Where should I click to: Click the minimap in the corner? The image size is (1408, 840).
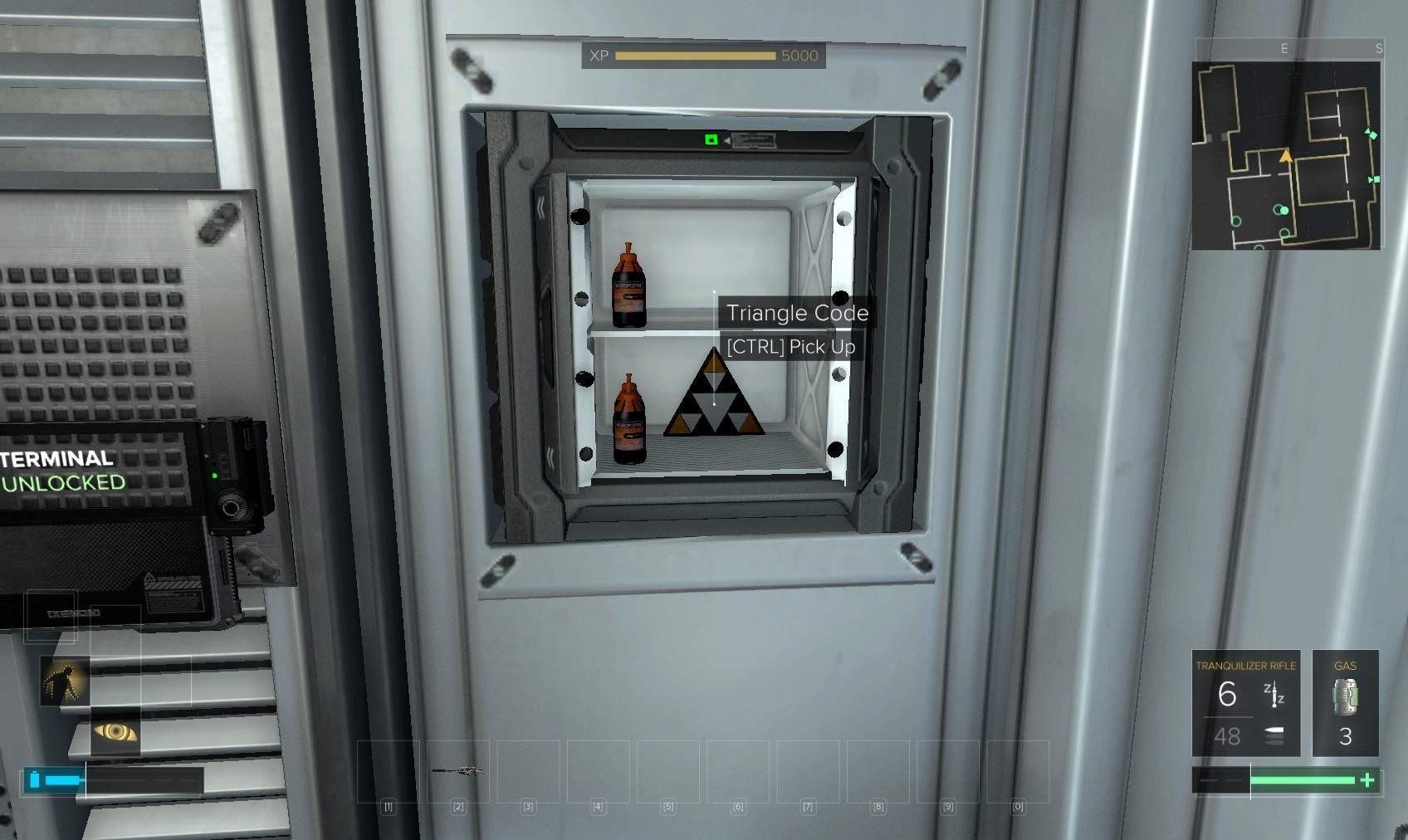(x=1286, y=155)
